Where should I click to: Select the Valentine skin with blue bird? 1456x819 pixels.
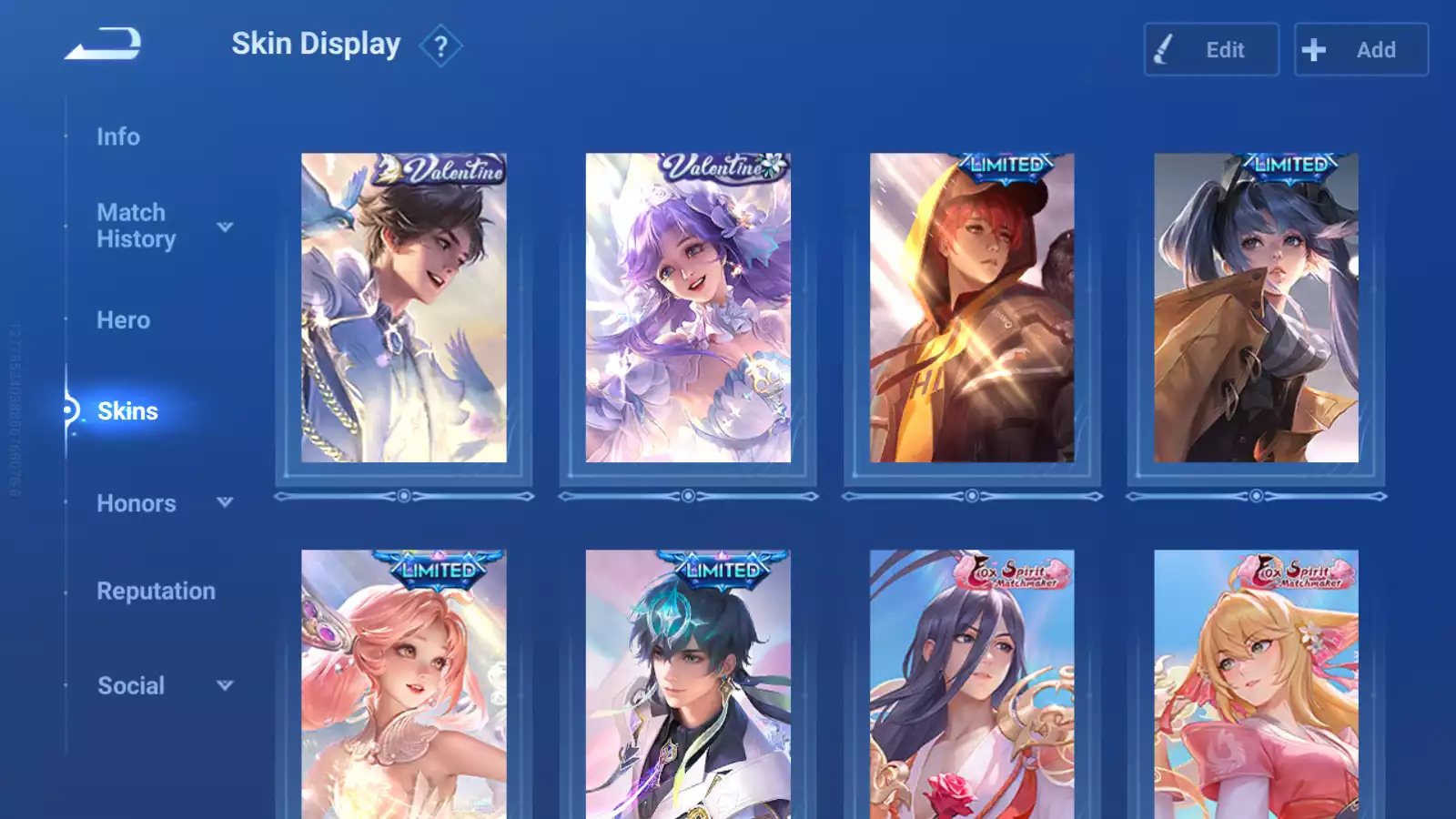[404, 308]
